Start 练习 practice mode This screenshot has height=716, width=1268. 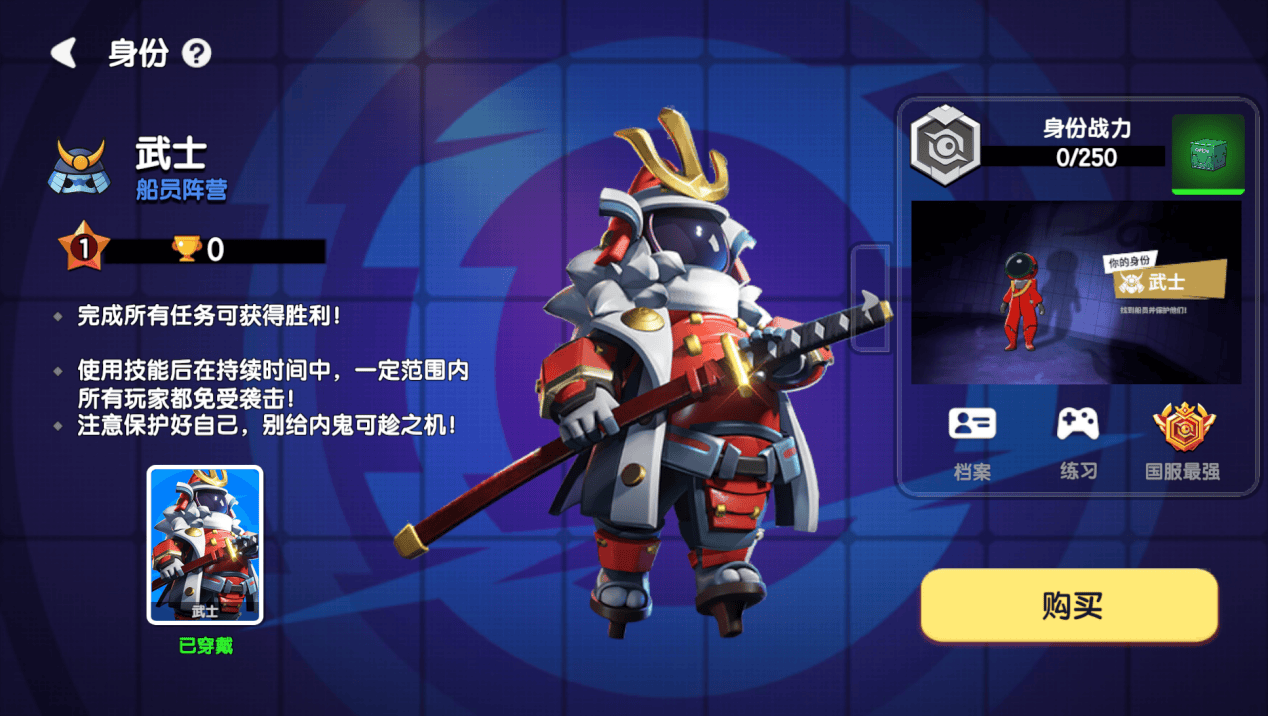pyautogui.click(x=1078, y=439)
